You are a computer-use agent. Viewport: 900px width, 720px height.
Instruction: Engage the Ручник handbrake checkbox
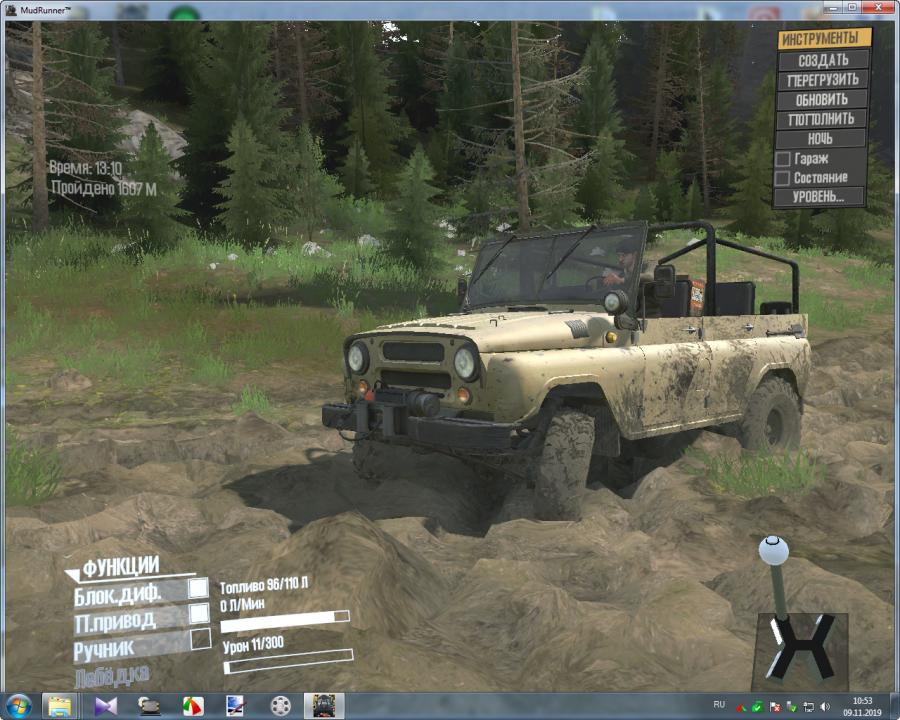(x=200, y=638)
